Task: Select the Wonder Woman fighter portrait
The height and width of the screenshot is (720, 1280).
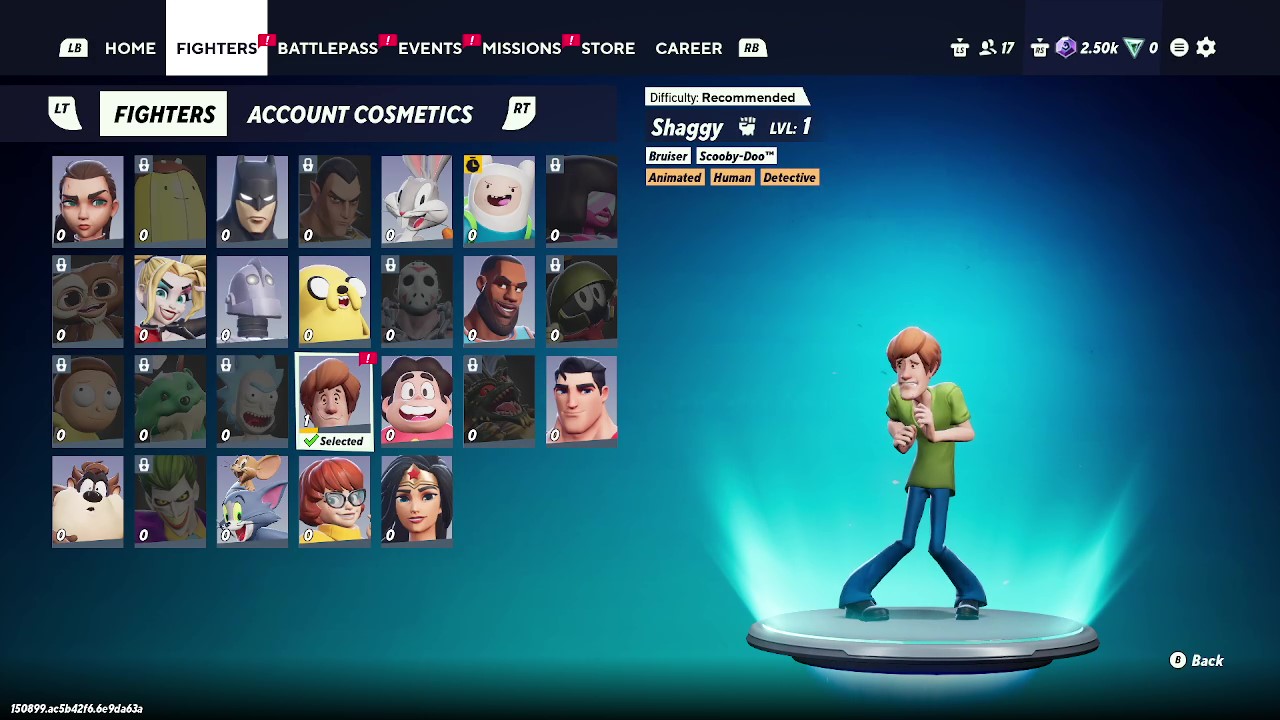Action: pyautogui.click(x=415, y=500)
